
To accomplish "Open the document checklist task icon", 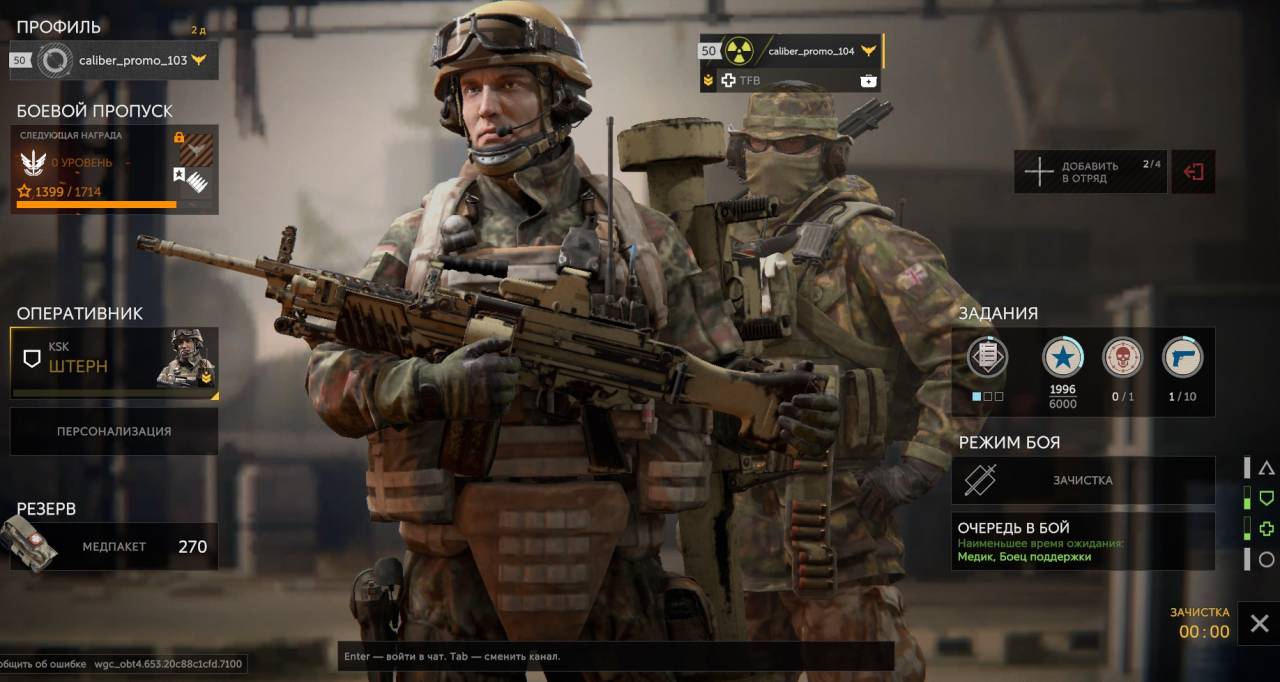I will 987,357.
